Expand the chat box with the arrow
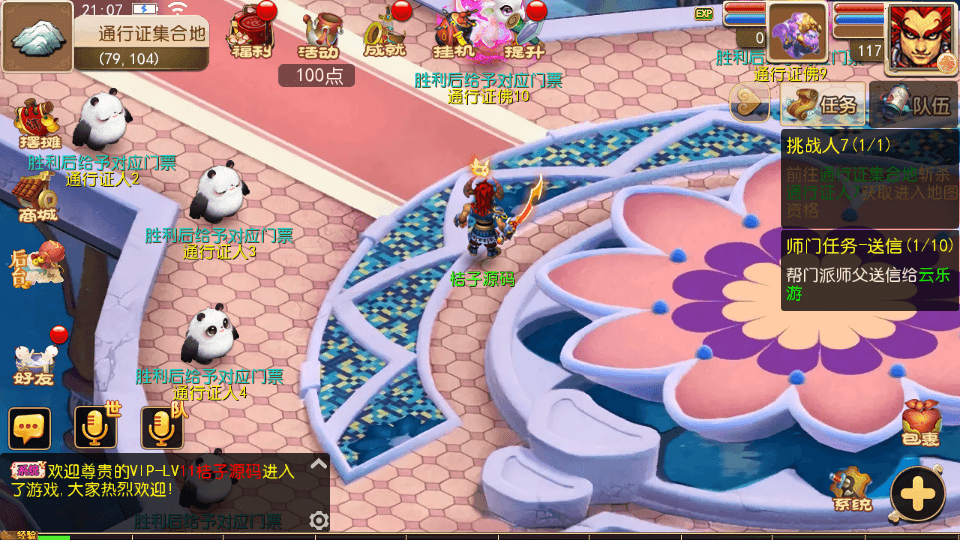The width and height of the screenshot is (960, 540). click(318, 464)
